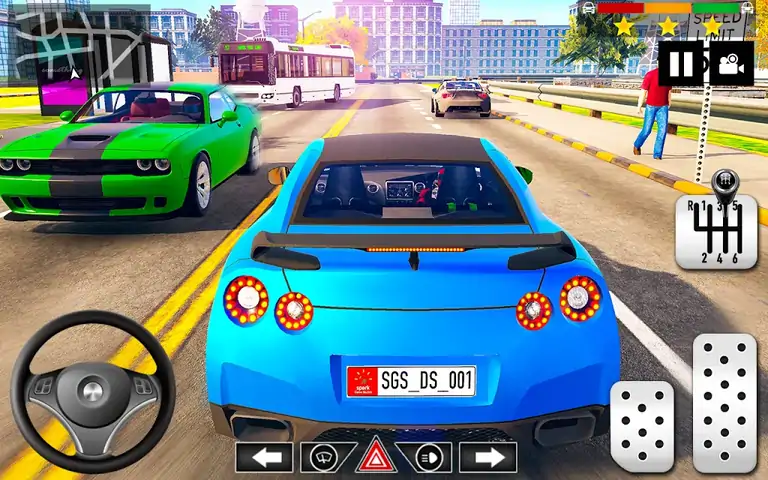This screenshot has width=768, height=480.
Task: Switch the camera view
Action: 731,64
